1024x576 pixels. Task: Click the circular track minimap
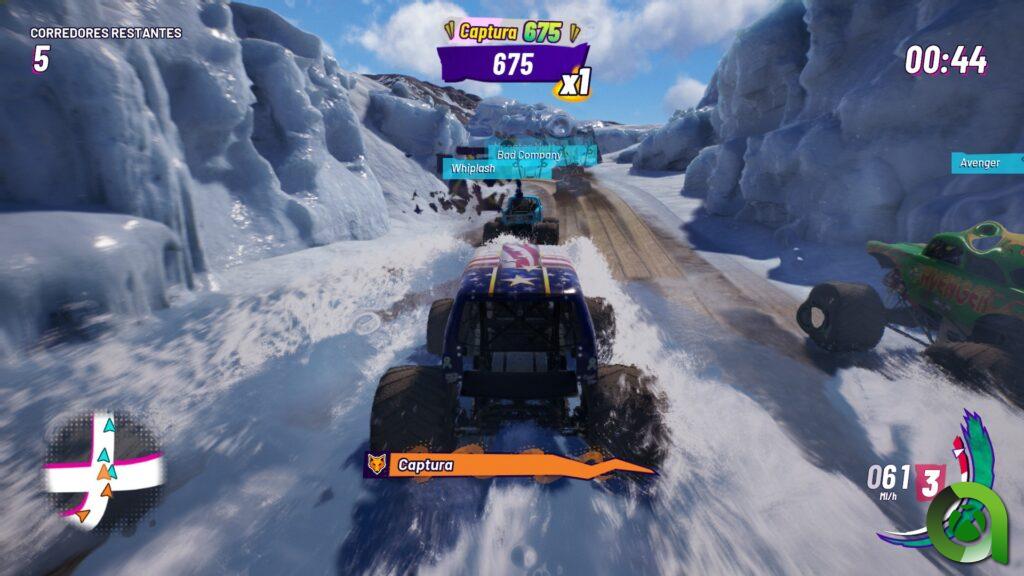pos(103,470)
